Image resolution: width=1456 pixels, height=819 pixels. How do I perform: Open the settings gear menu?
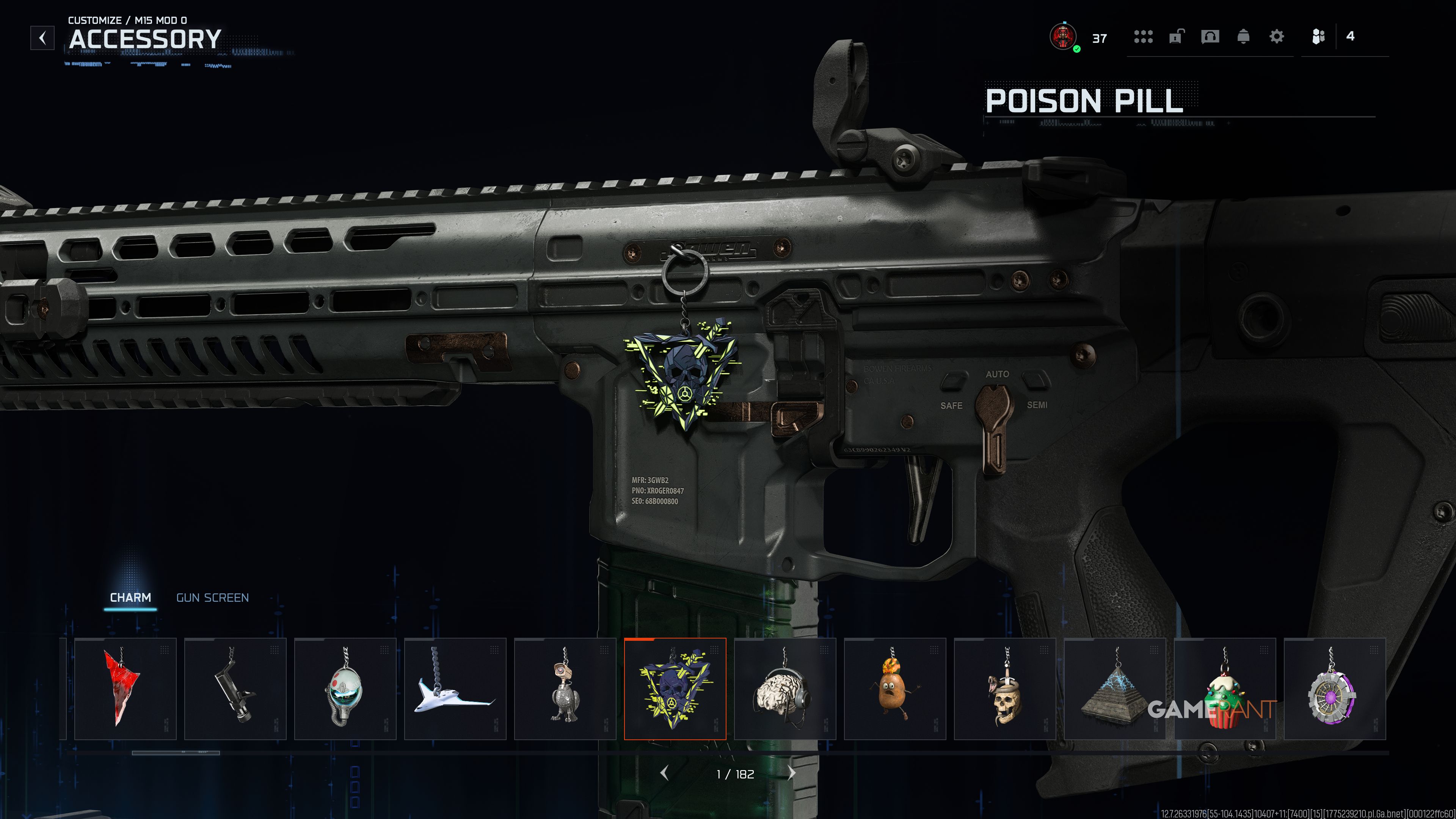(1276, 37)
